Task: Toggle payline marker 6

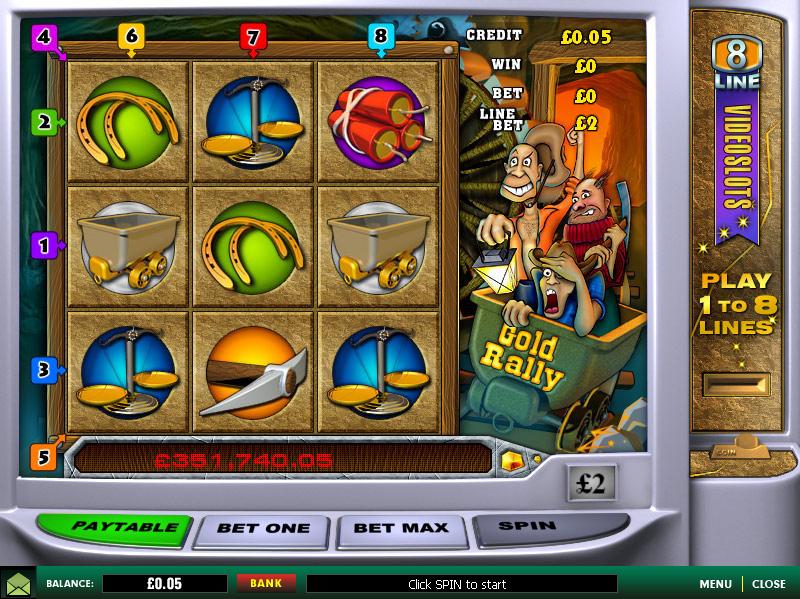Action: point(131,38)
